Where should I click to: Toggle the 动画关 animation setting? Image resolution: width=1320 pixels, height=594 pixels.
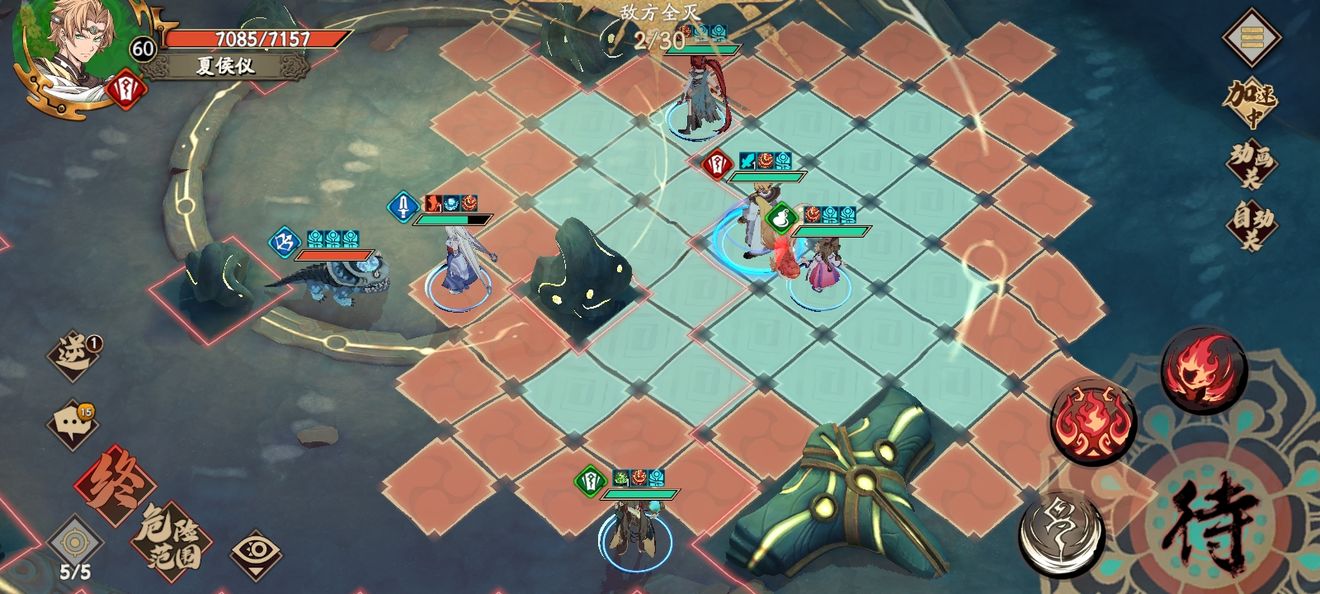(x=1252, y=164)
